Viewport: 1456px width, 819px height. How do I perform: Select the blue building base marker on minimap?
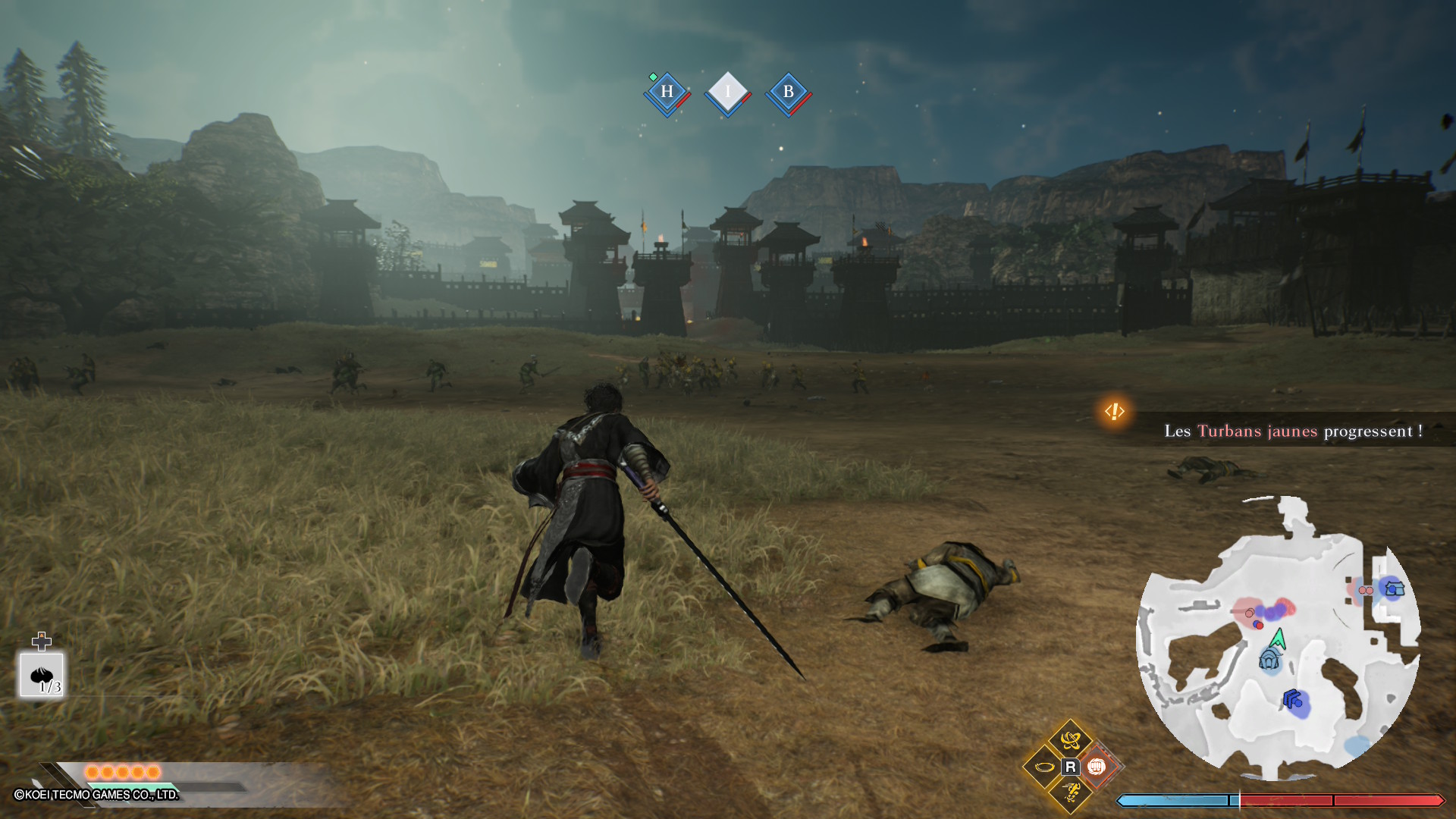(1395, 588)
